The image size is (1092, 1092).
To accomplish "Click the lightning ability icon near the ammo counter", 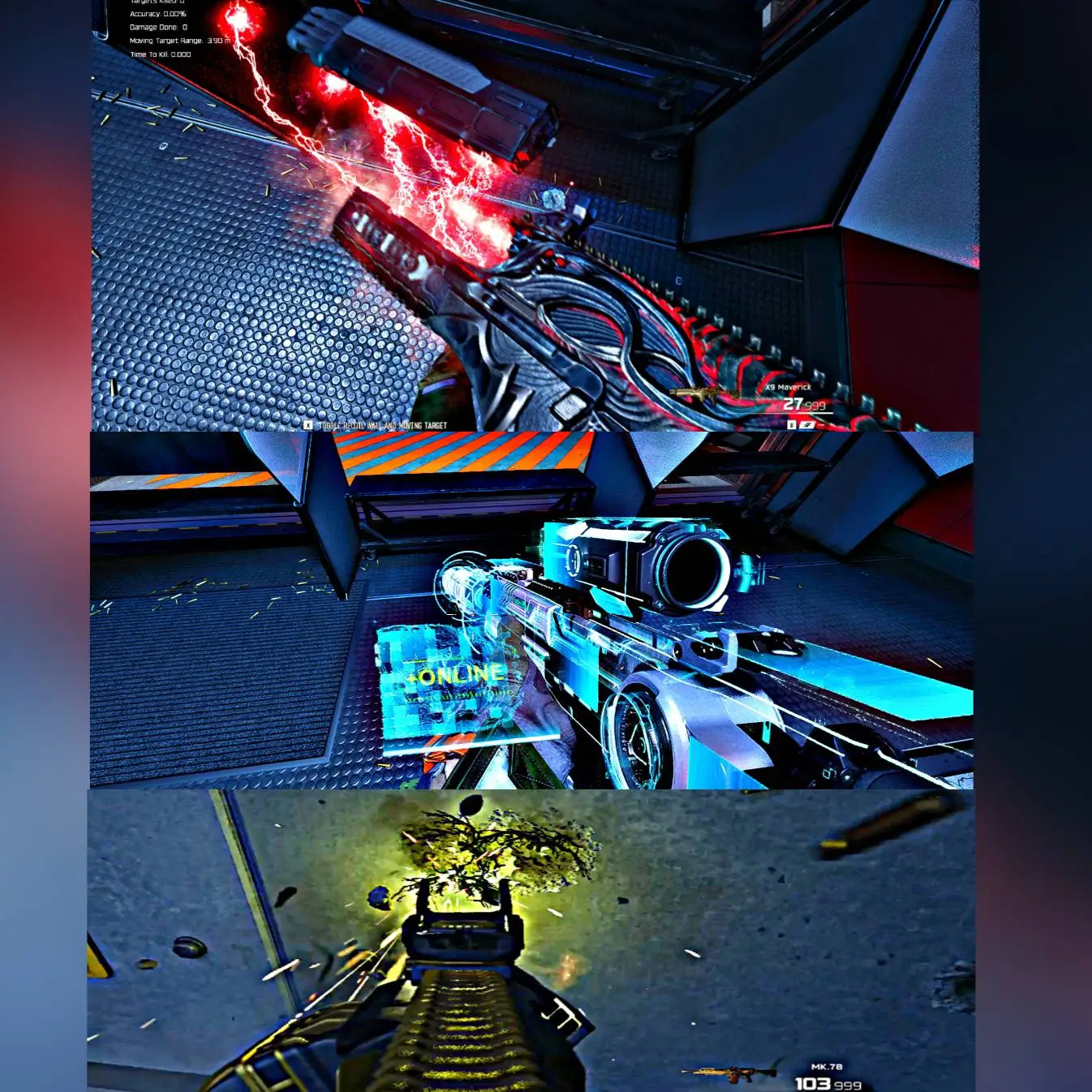I will 806,425.
